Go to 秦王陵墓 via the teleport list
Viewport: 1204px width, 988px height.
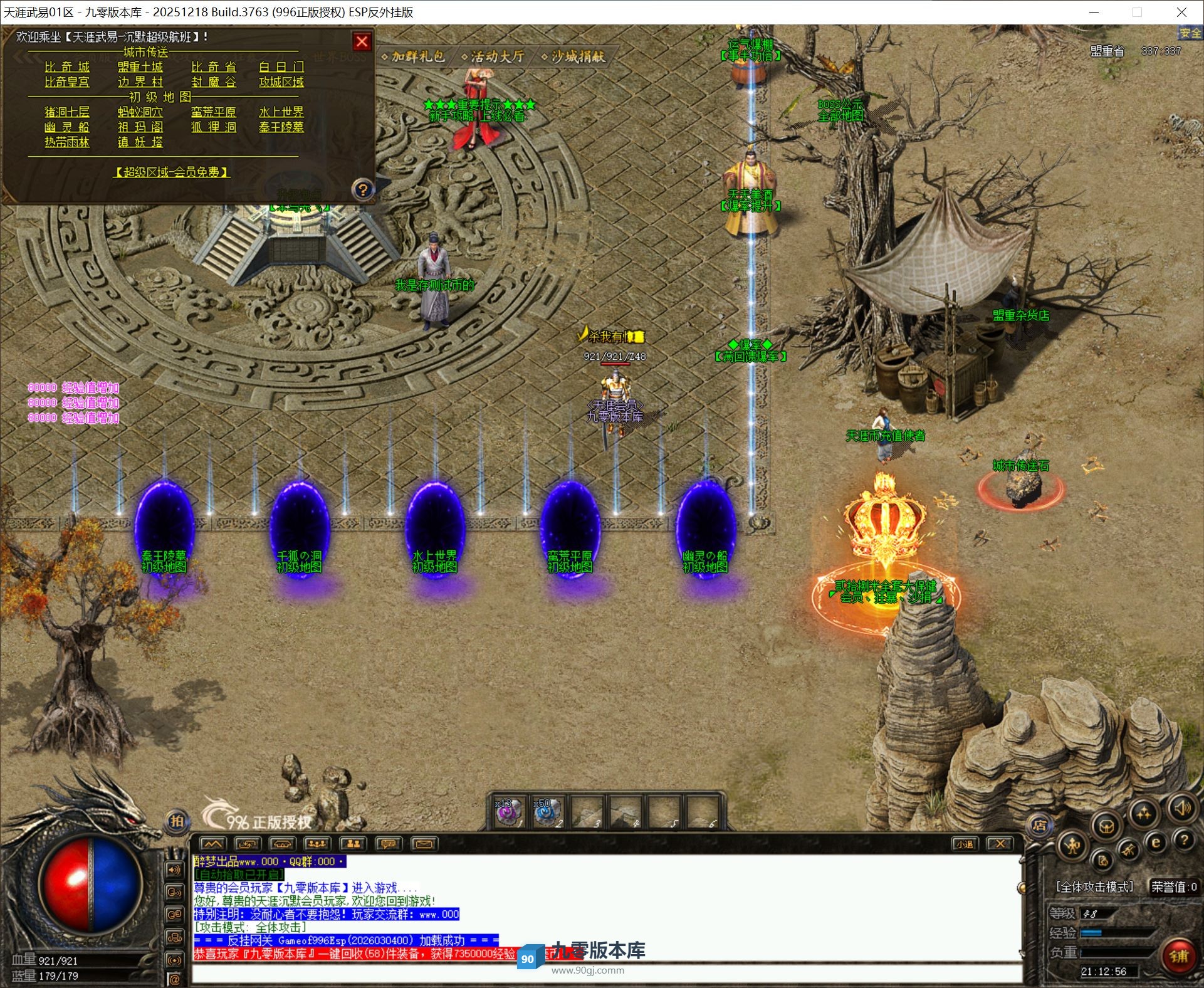coord(281,127)
